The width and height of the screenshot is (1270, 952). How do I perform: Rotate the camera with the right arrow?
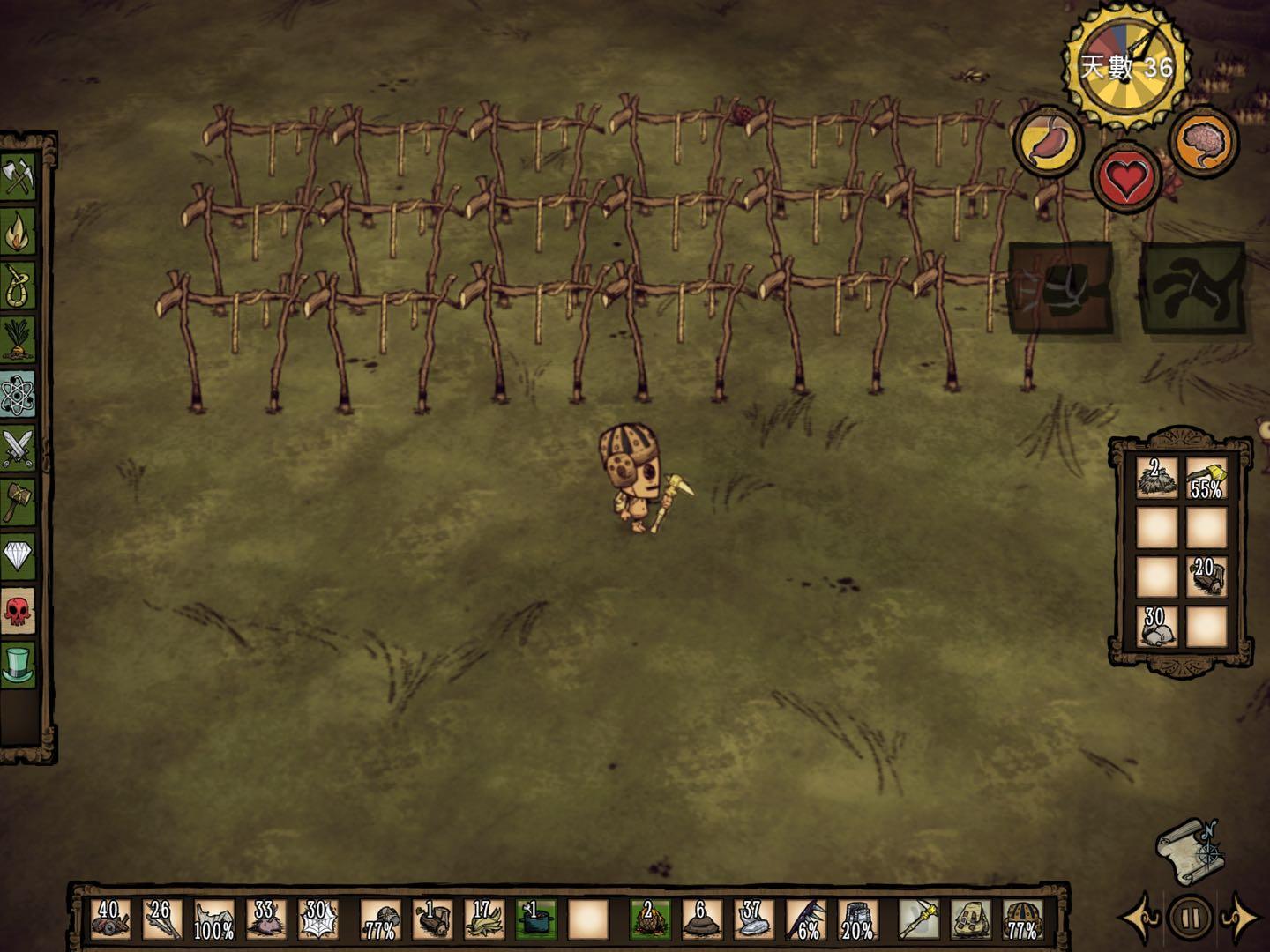point(1241,917)
